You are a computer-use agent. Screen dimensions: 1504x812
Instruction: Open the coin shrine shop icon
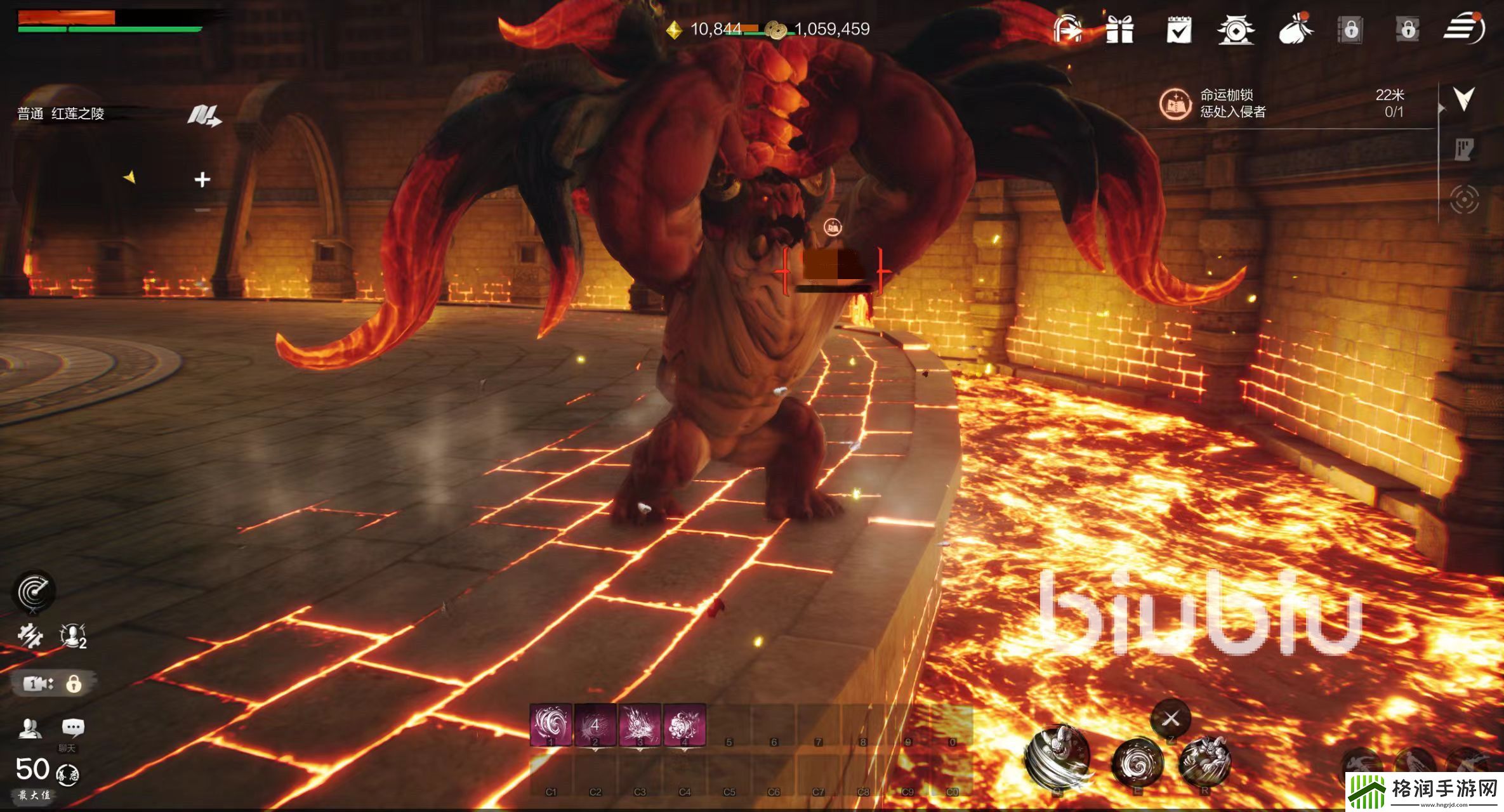[x=1235, y=30]
